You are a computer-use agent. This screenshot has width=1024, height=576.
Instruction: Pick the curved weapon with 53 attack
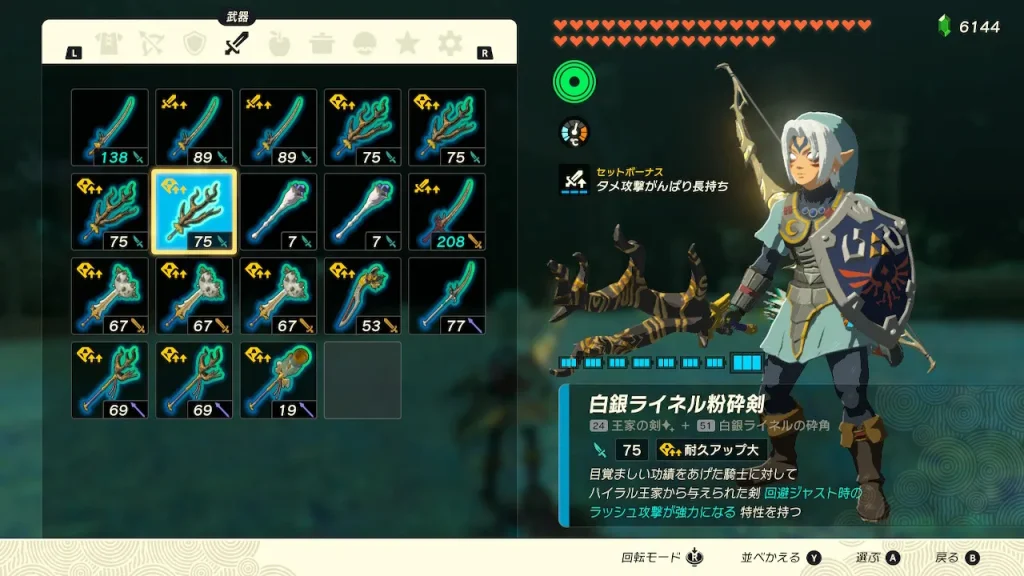click(x=363, y=296)
